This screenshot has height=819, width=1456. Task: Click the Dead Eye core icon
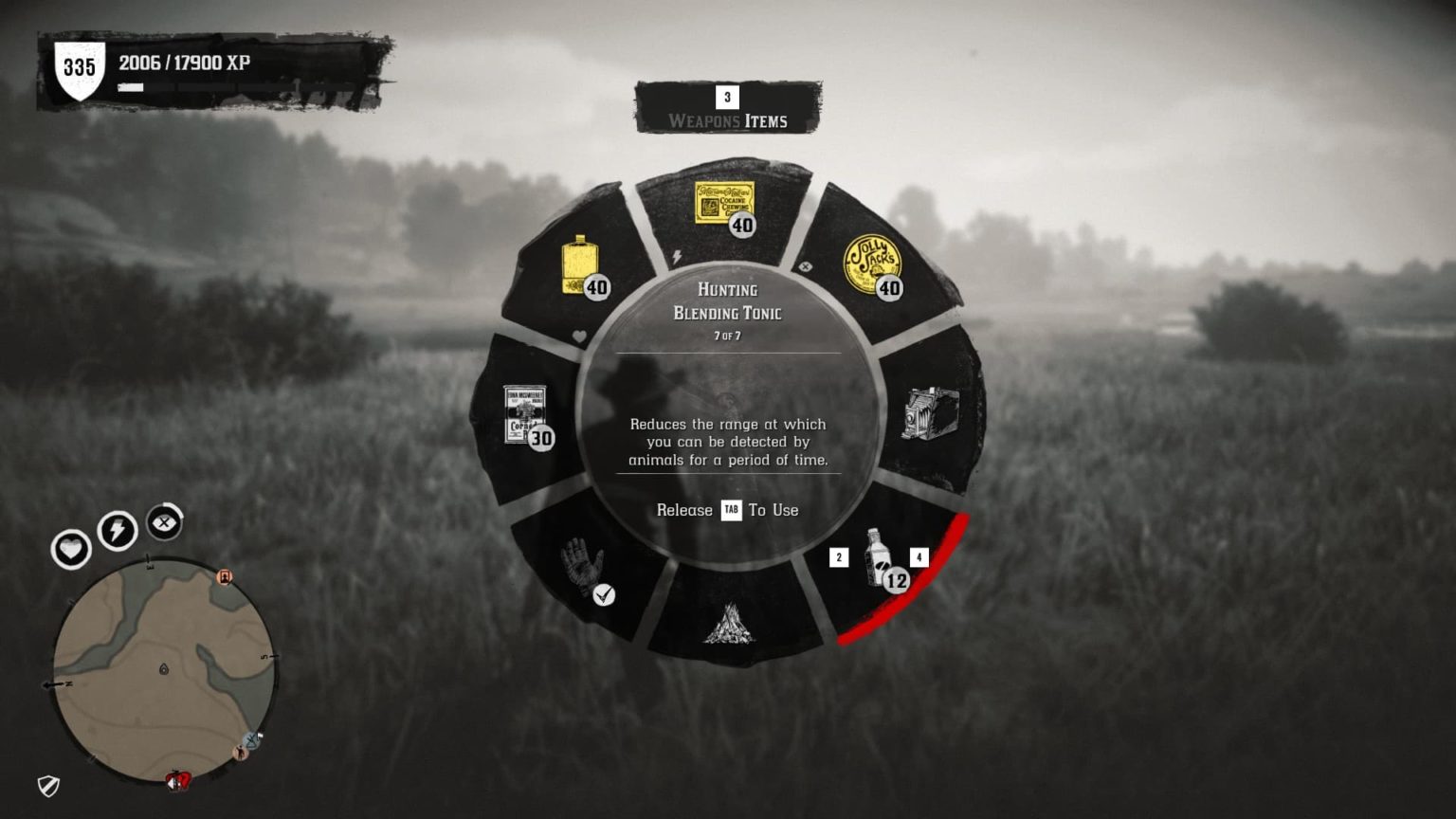pyautogui.click(x=163, y=522)
